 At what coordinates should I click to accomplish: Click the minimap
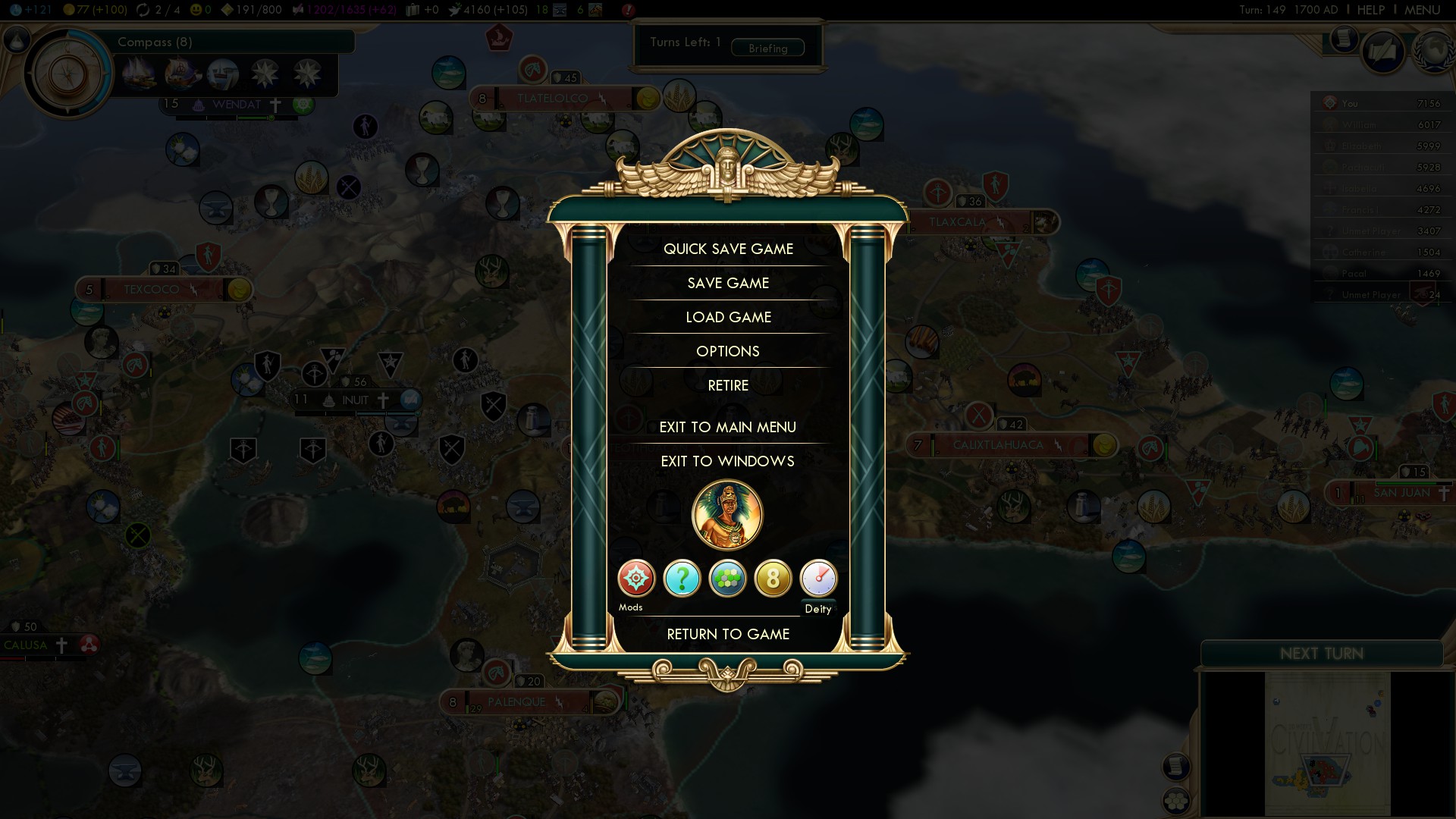click(1327, 743)
